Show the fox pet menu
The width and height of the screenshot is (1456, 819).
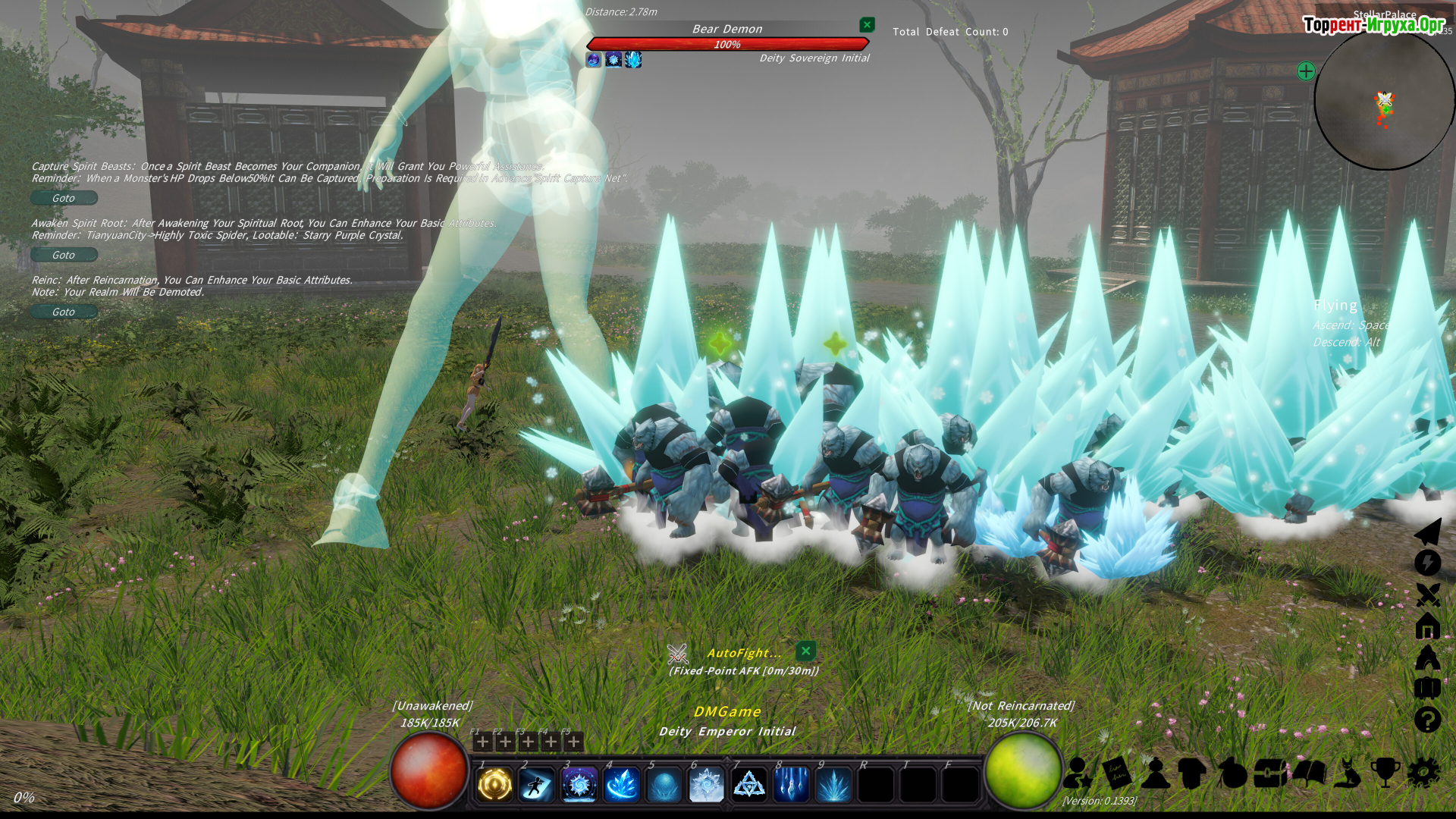[x=1348, y=773]
